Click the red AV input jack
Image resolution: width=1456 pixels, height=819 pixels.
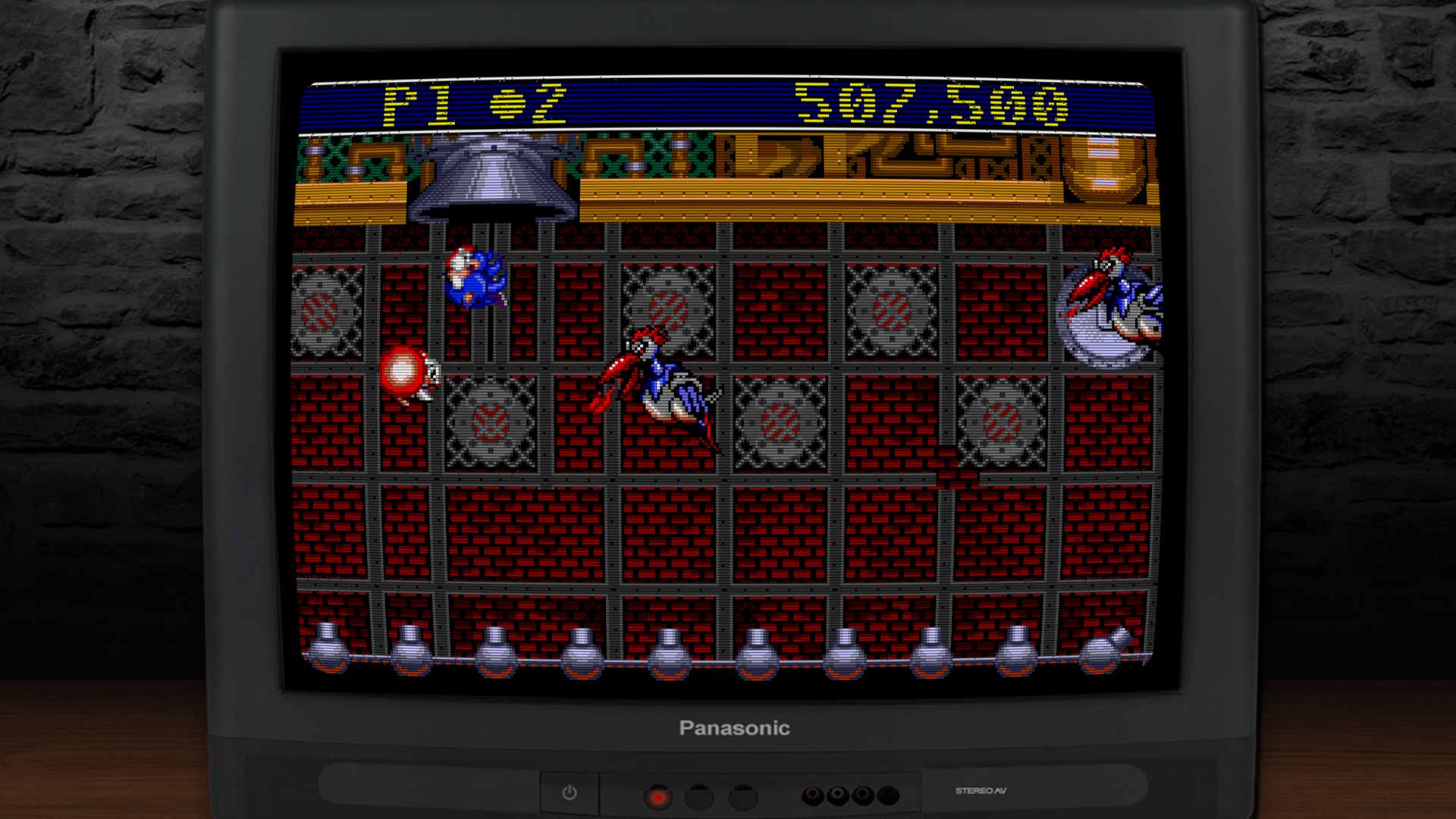[x=811, y=794]
